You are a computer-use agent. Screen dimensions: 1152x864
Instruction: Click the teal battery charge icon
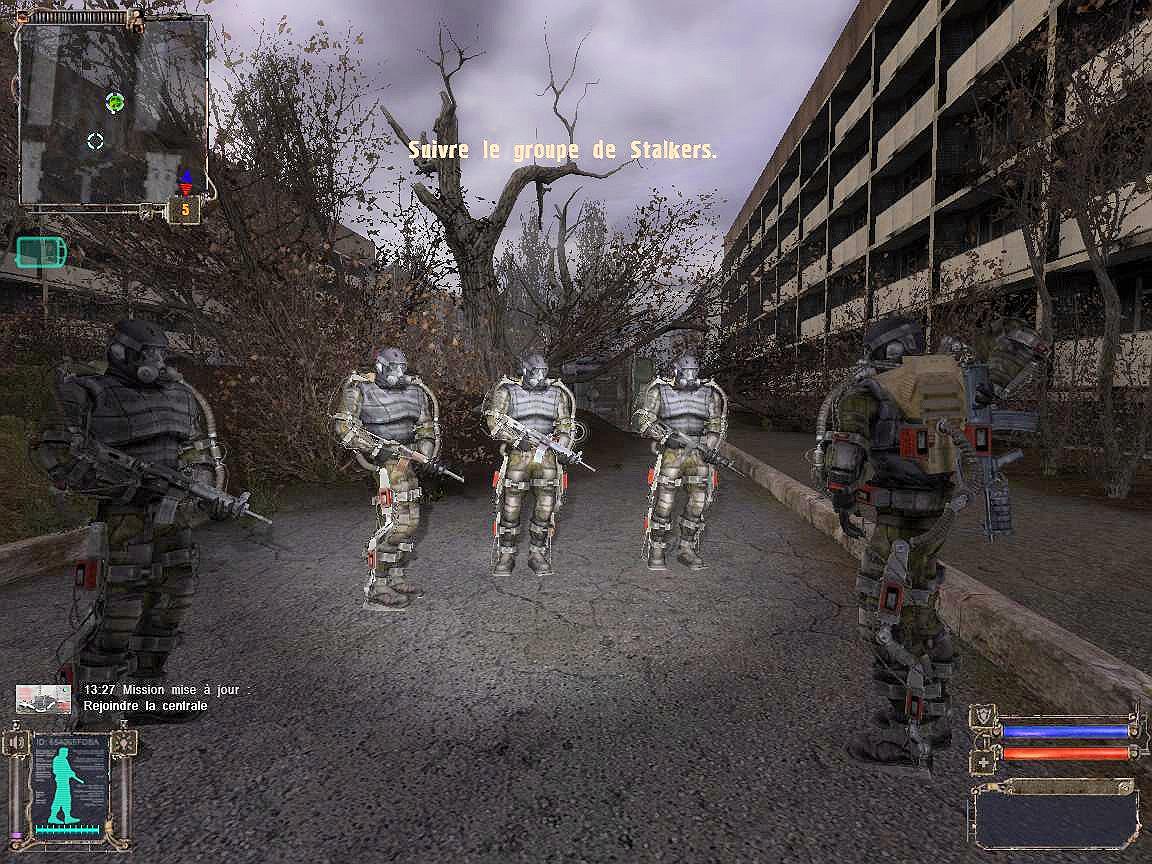coord(40,252)
